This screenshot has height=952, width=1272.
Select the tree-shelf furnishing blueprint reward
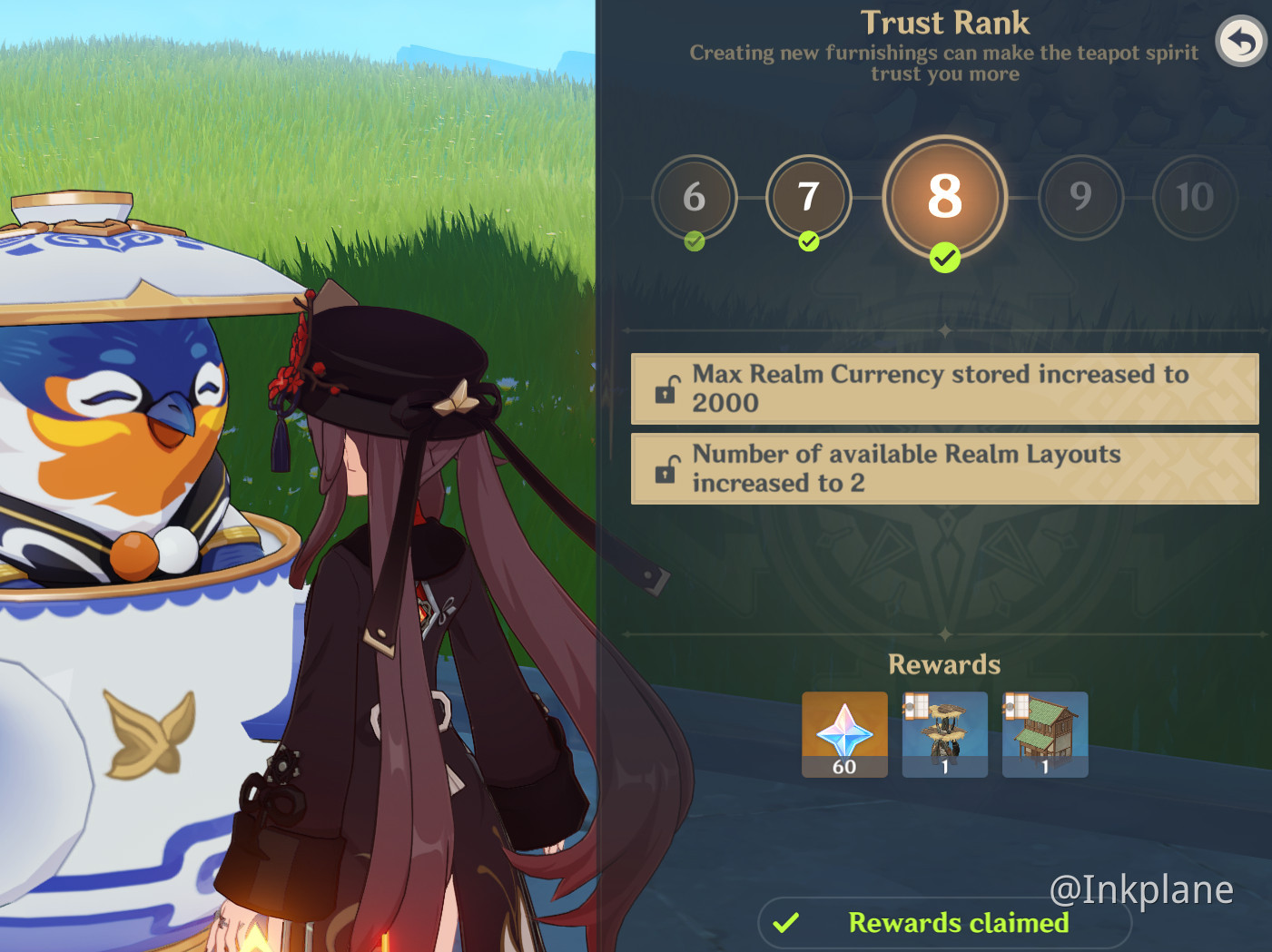[x=944, y=733]
